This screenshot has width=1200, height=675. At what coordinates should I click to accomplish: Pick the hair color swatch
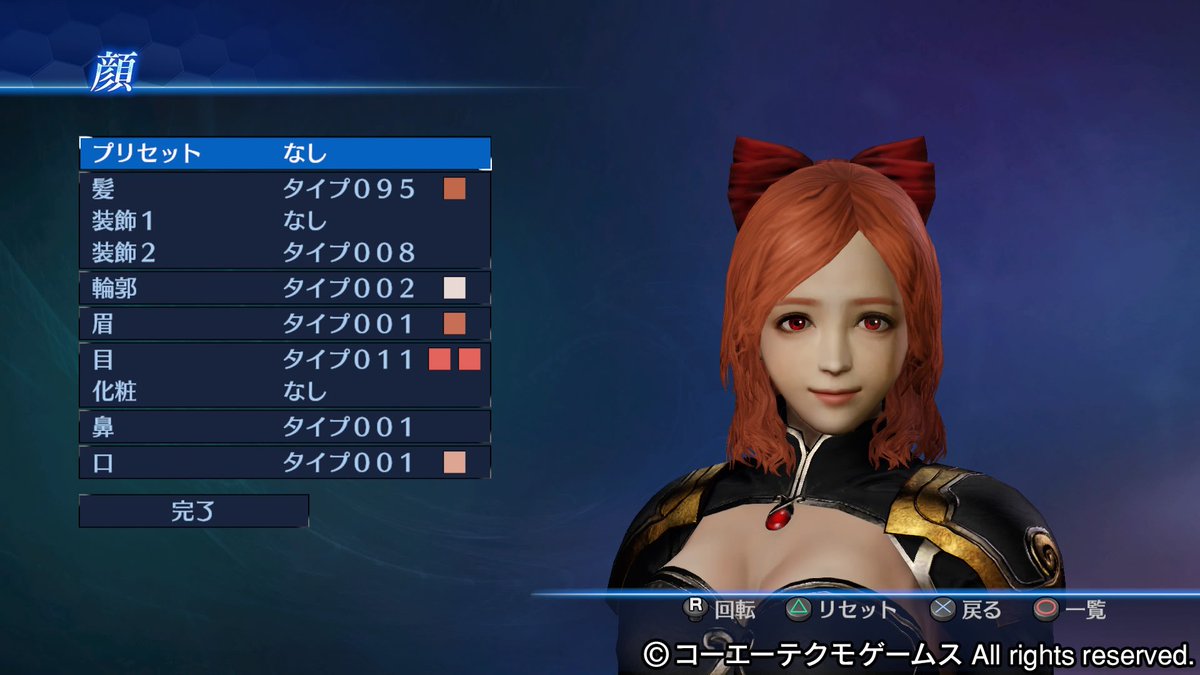click(x=455, y=189)
